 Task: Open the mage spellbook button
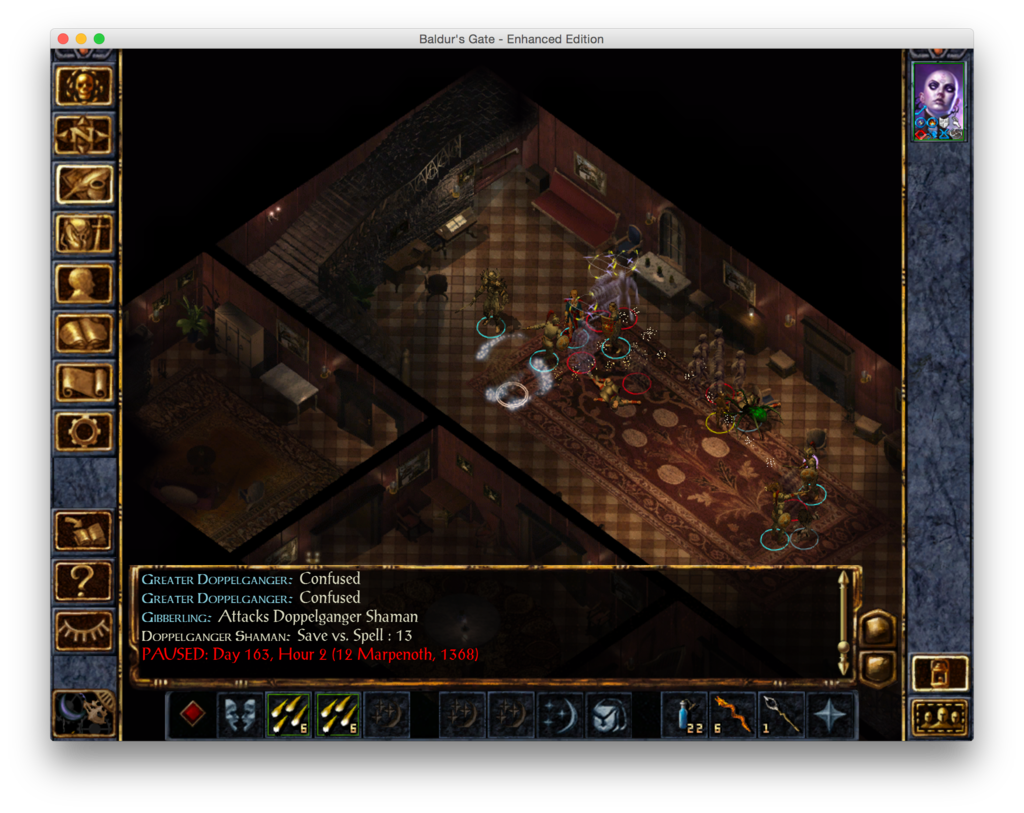84,333
